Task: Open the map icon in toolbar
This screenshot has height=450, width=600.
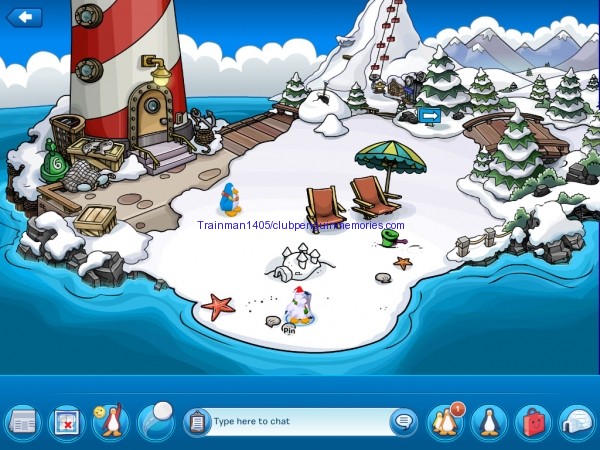Action: pyautogui.click(x=66, y=421)
